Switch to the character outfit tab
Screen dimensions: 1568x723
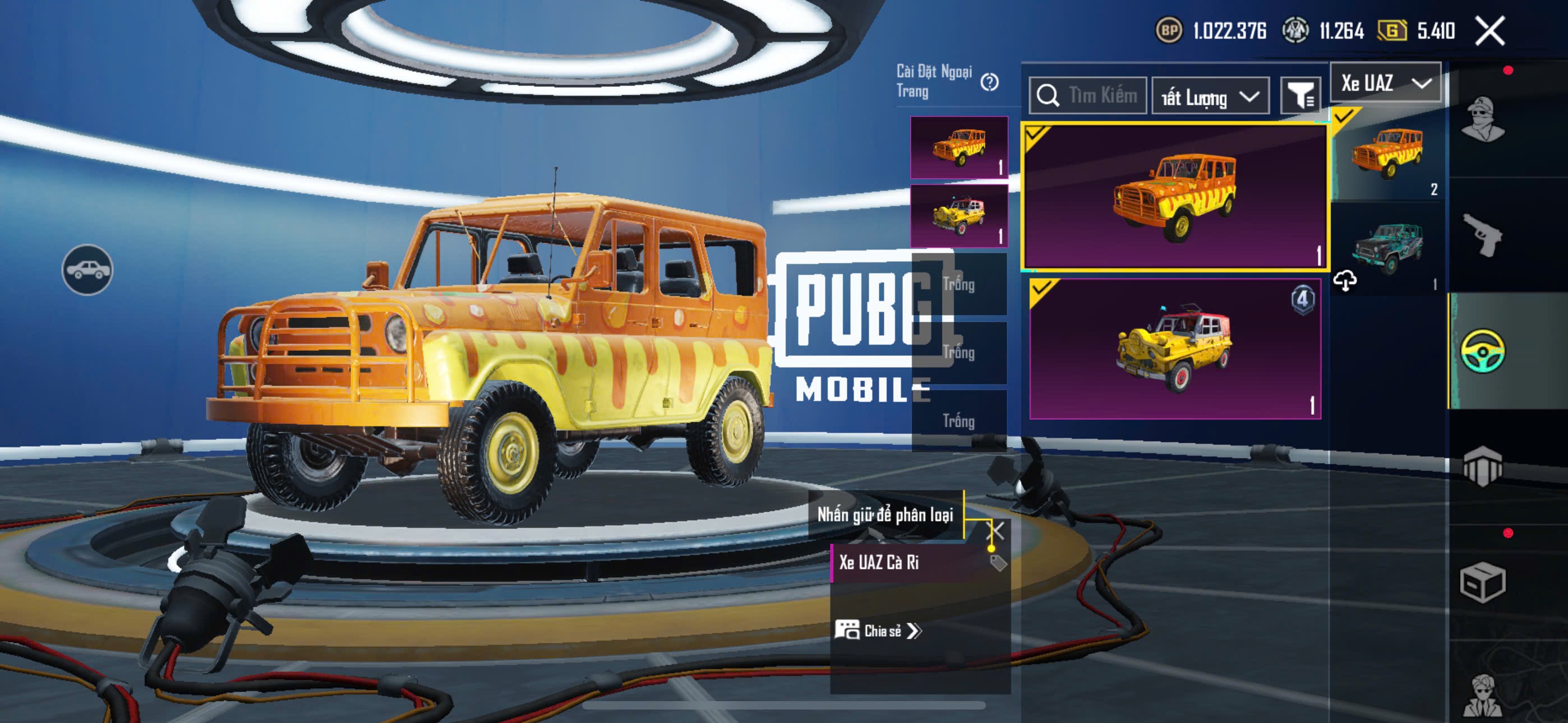[x=1483, y=119]
